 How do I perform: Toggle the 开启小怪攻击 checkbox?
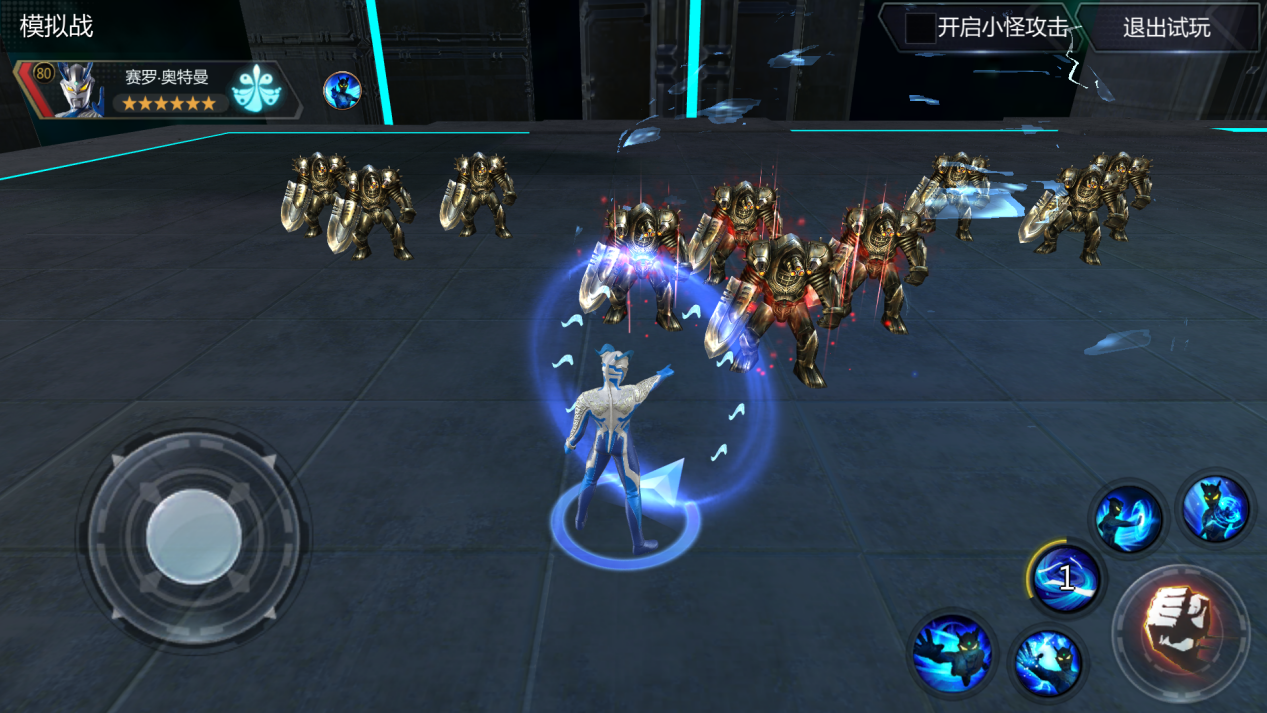click(920, 28)
